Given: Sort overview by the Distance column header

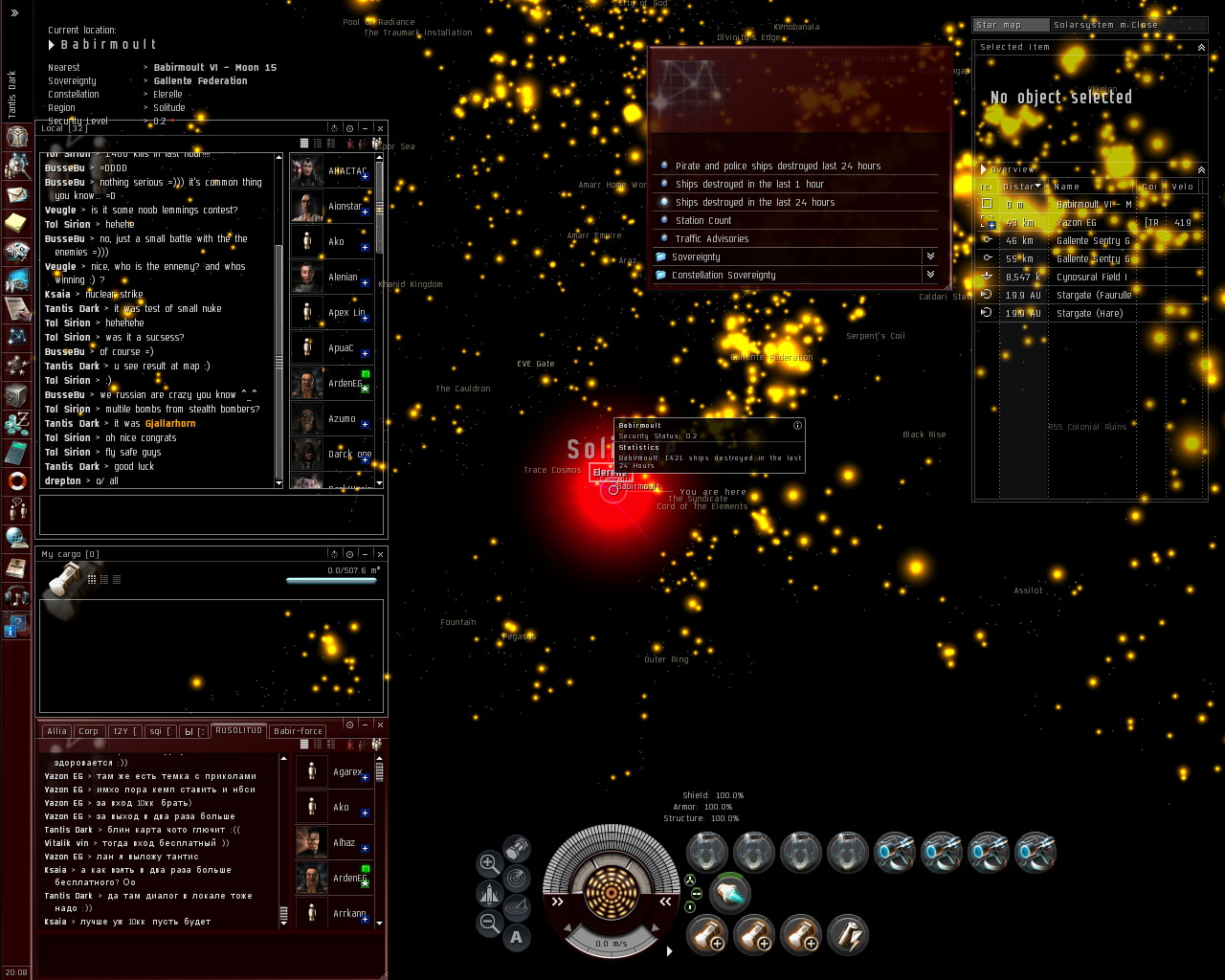Looking at the screenshot, I should [1020, 187].
